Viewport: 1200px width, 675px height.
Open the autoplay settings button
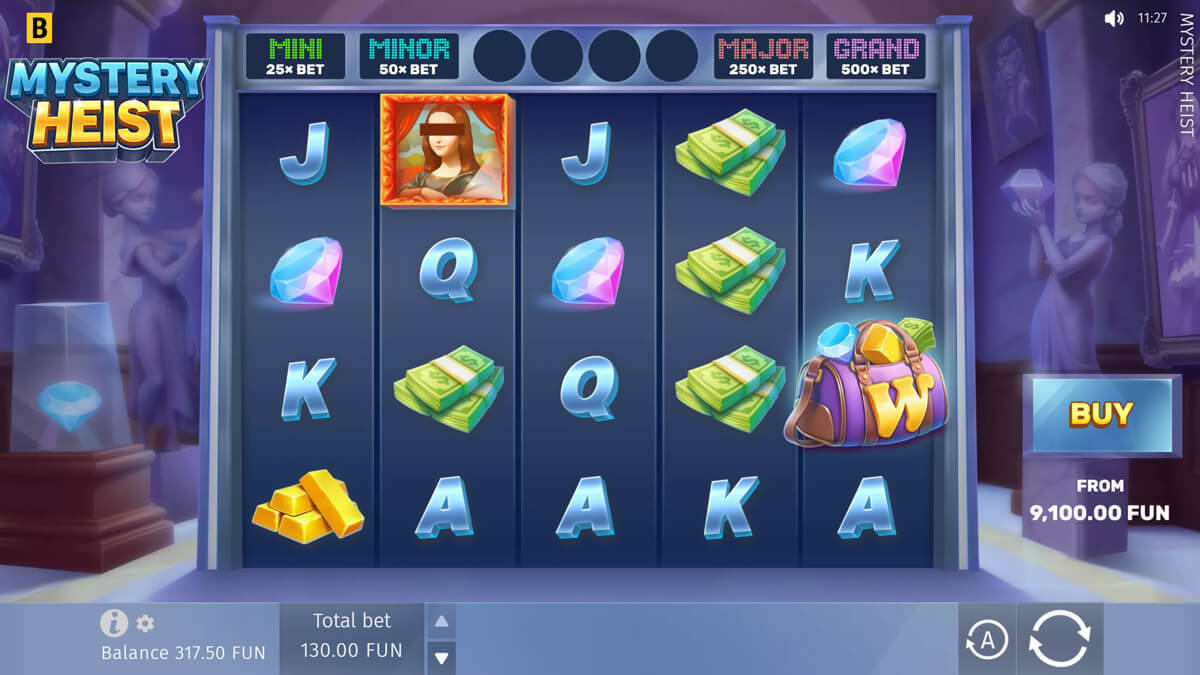tap(987, 640)
